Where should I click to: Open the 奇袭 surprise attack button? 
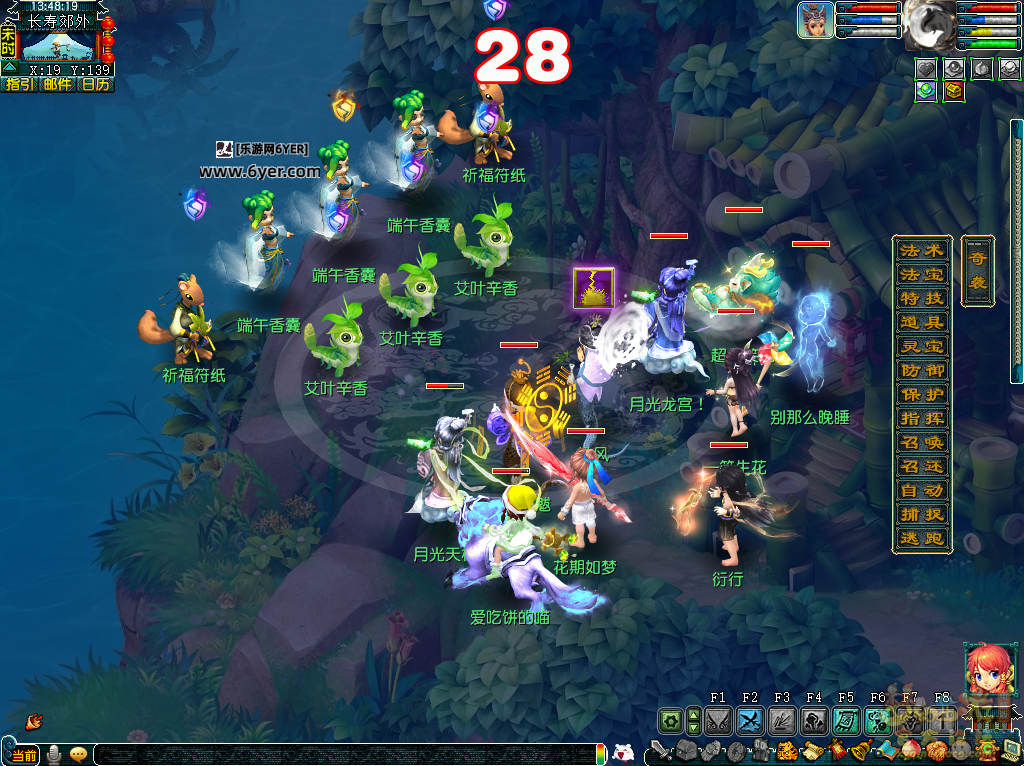(977, 270)
